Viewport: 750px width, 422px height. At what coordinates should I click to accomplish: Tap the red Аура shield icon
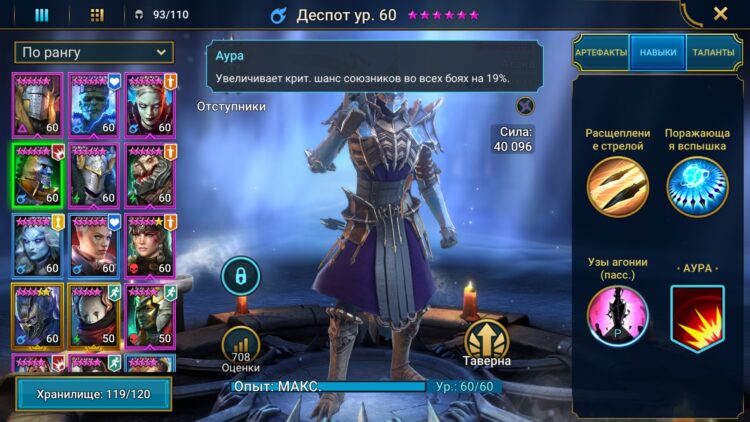coord(697,319)
